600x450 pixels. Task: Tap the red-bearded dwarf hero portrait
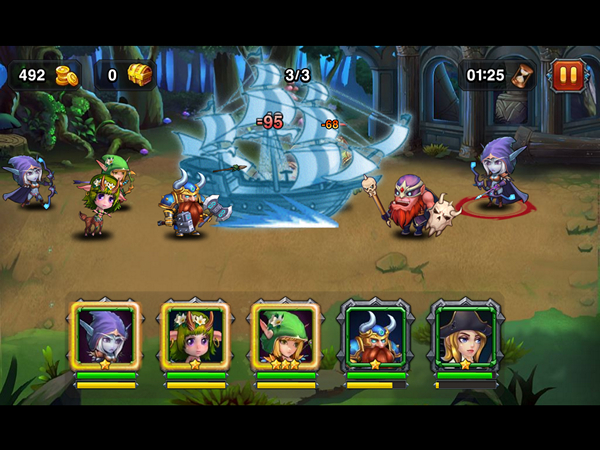pos(376,336)
